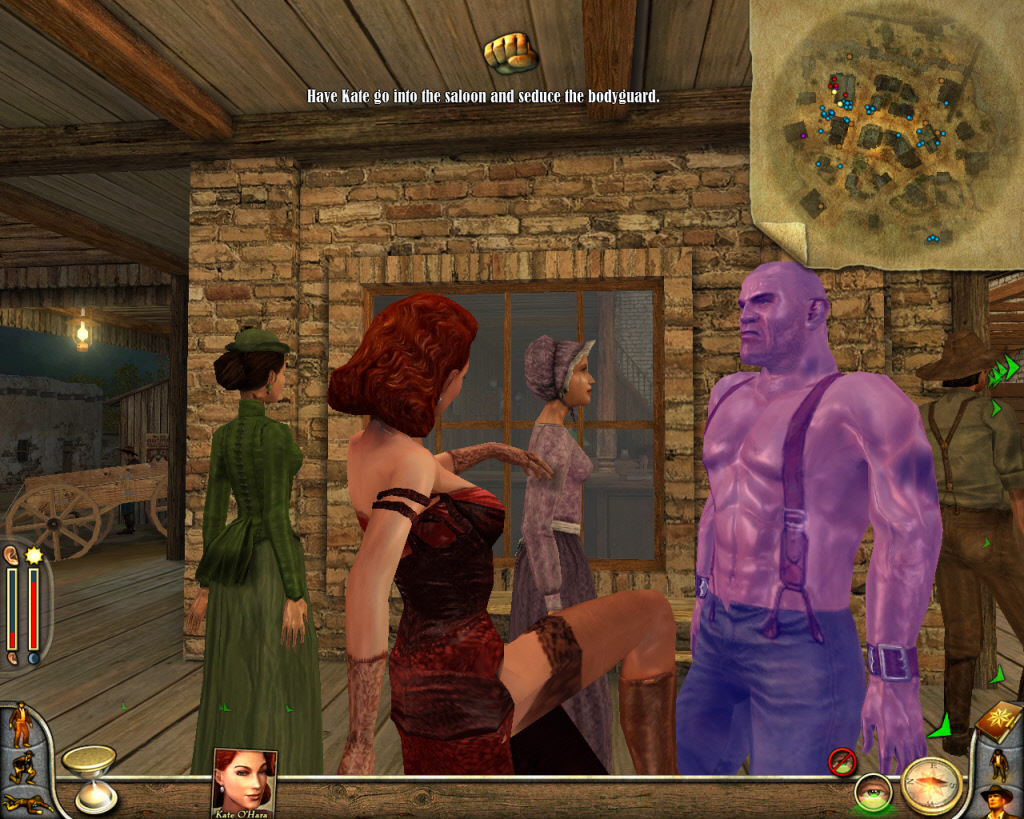Activate the green eye view-cone icon

[x=872, y=793]
